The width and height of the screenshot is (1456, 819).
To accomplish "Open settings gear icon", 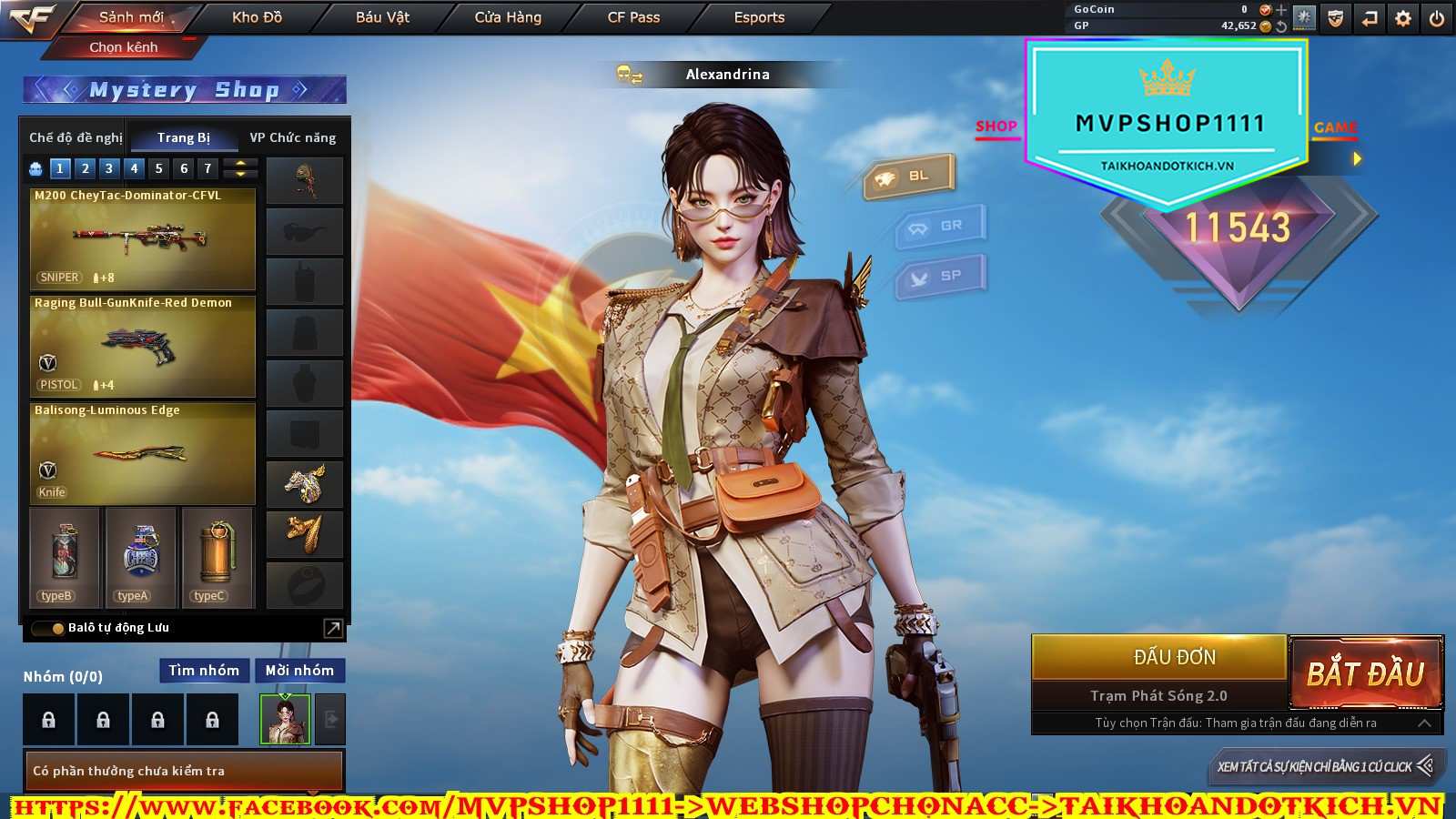I will [1403, 18].
